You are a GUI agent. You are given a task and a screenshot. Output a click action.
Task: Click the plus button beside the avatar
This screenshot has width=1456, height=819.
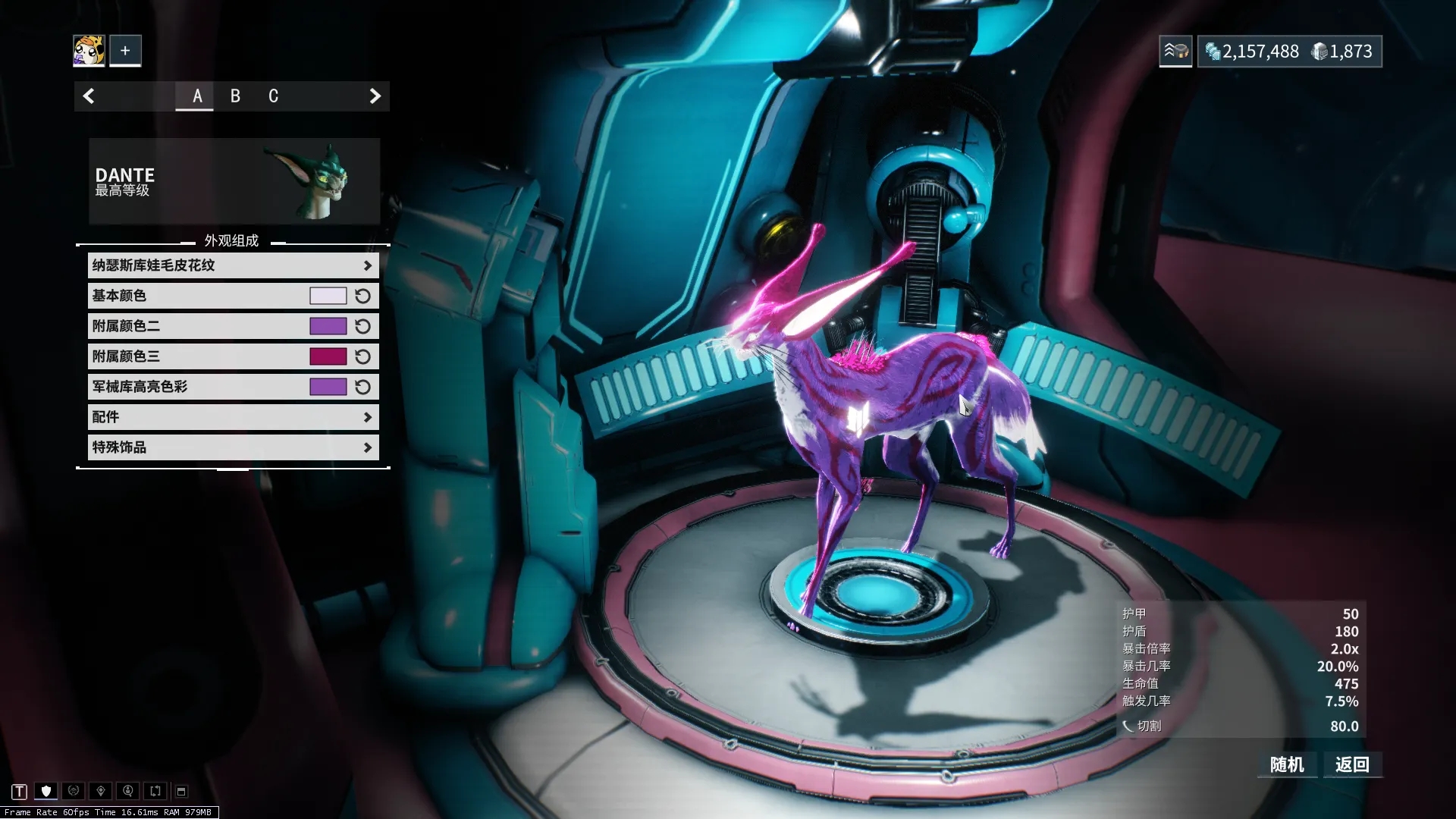click(x=125, y=51)
